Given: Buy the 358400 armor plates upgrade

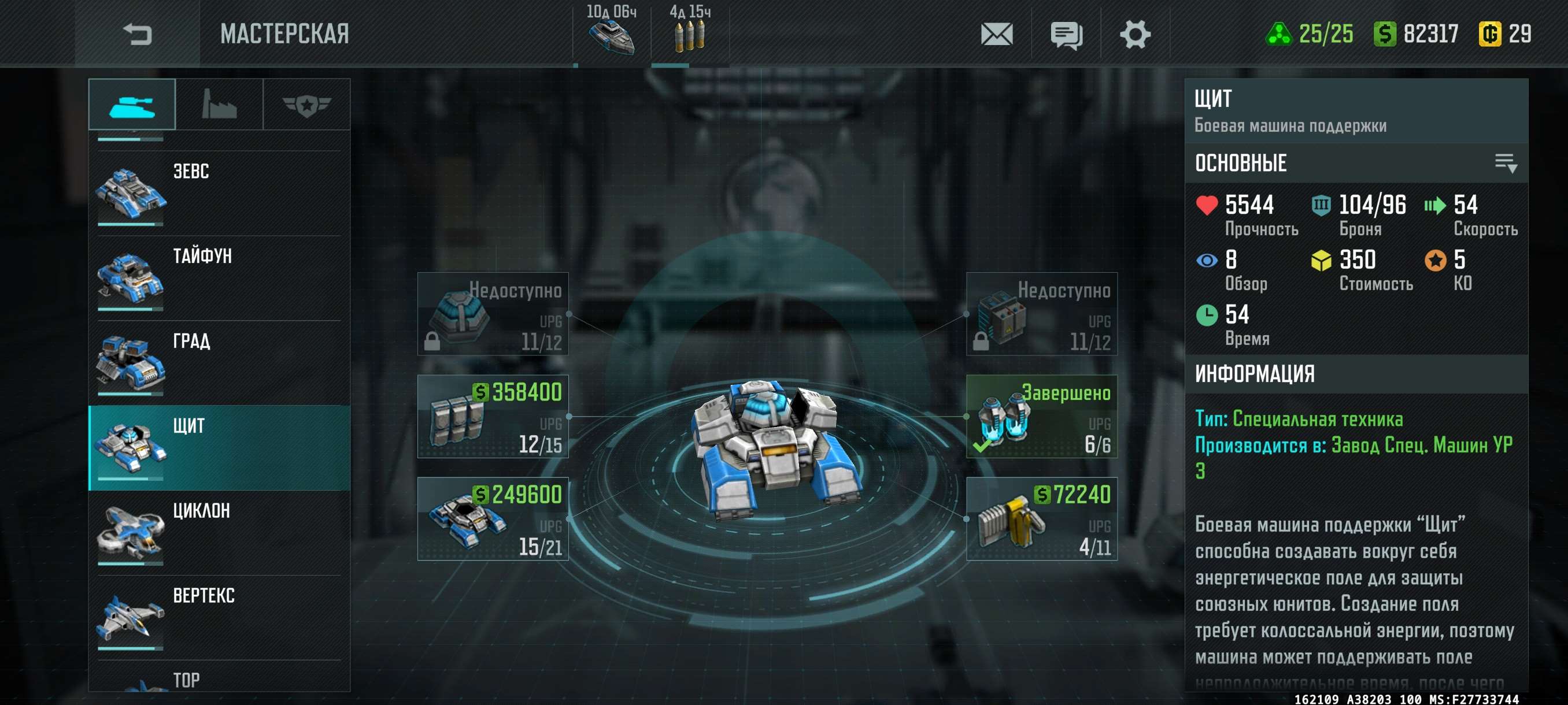Looking at the screenshot, I should pyautogui.click(x=493, y=417).
